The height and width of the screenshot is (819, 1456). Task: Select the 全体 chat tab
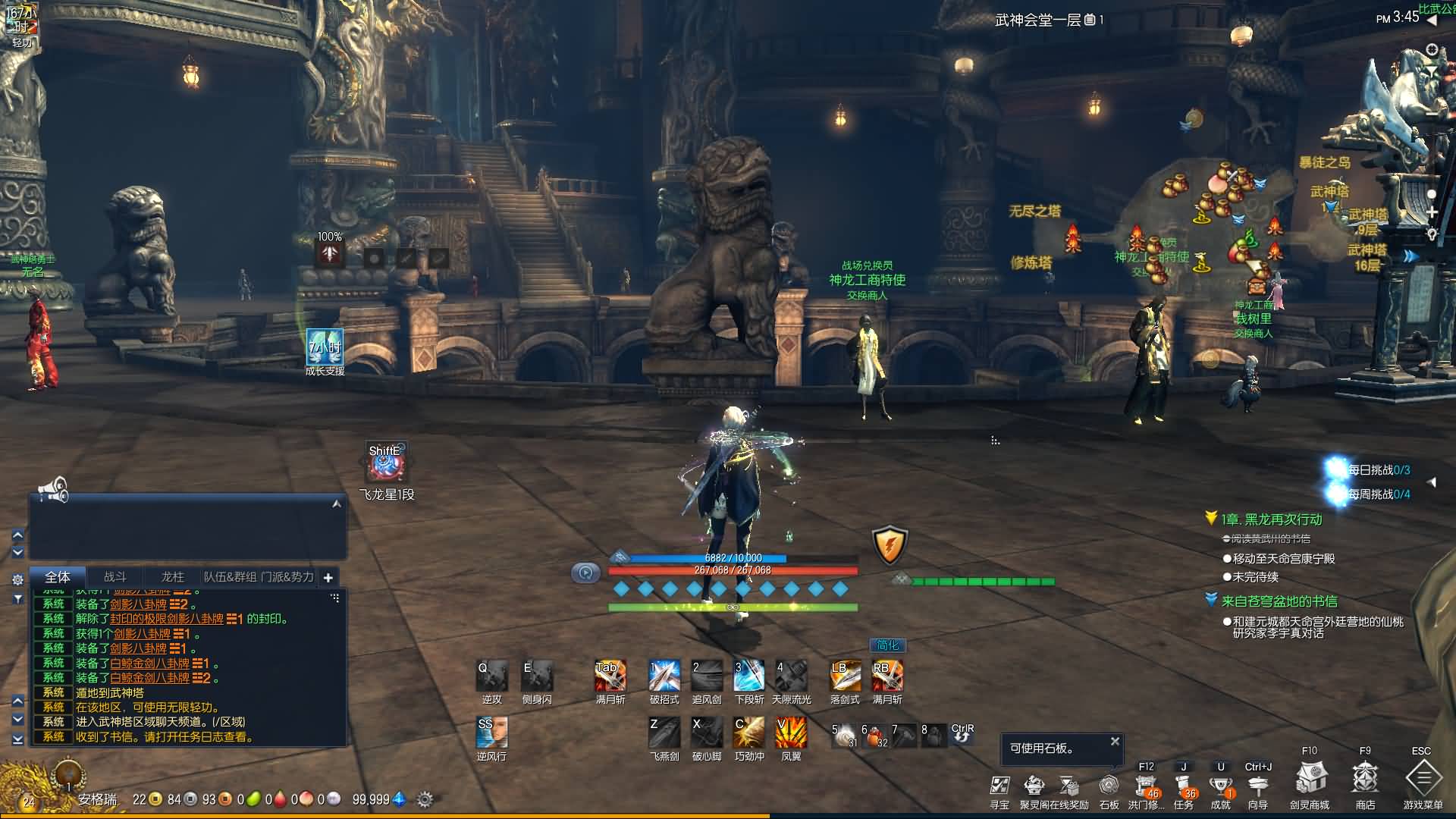click(58, 577)
